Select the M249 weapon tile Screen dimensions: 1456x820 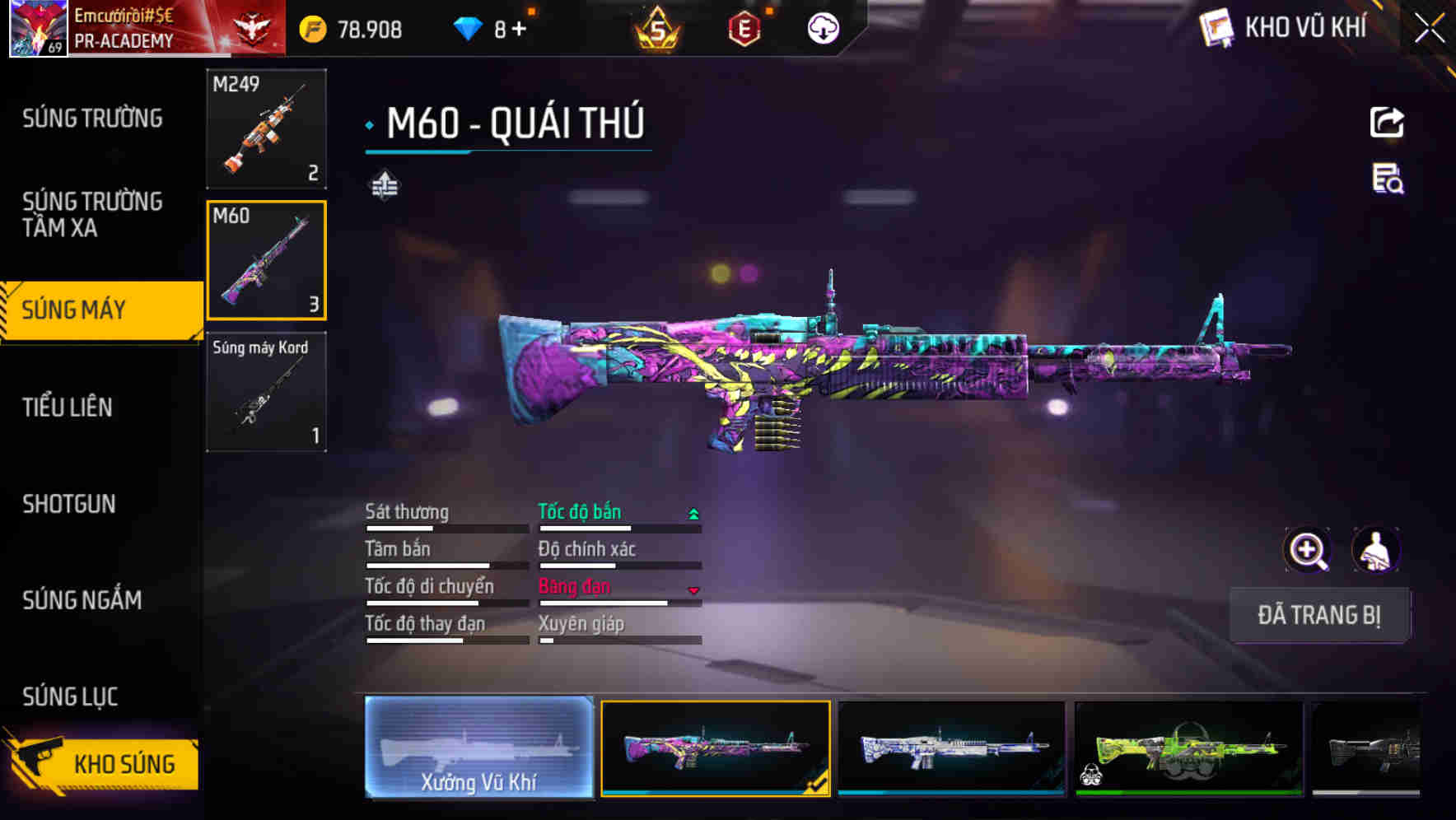[266, 128]
